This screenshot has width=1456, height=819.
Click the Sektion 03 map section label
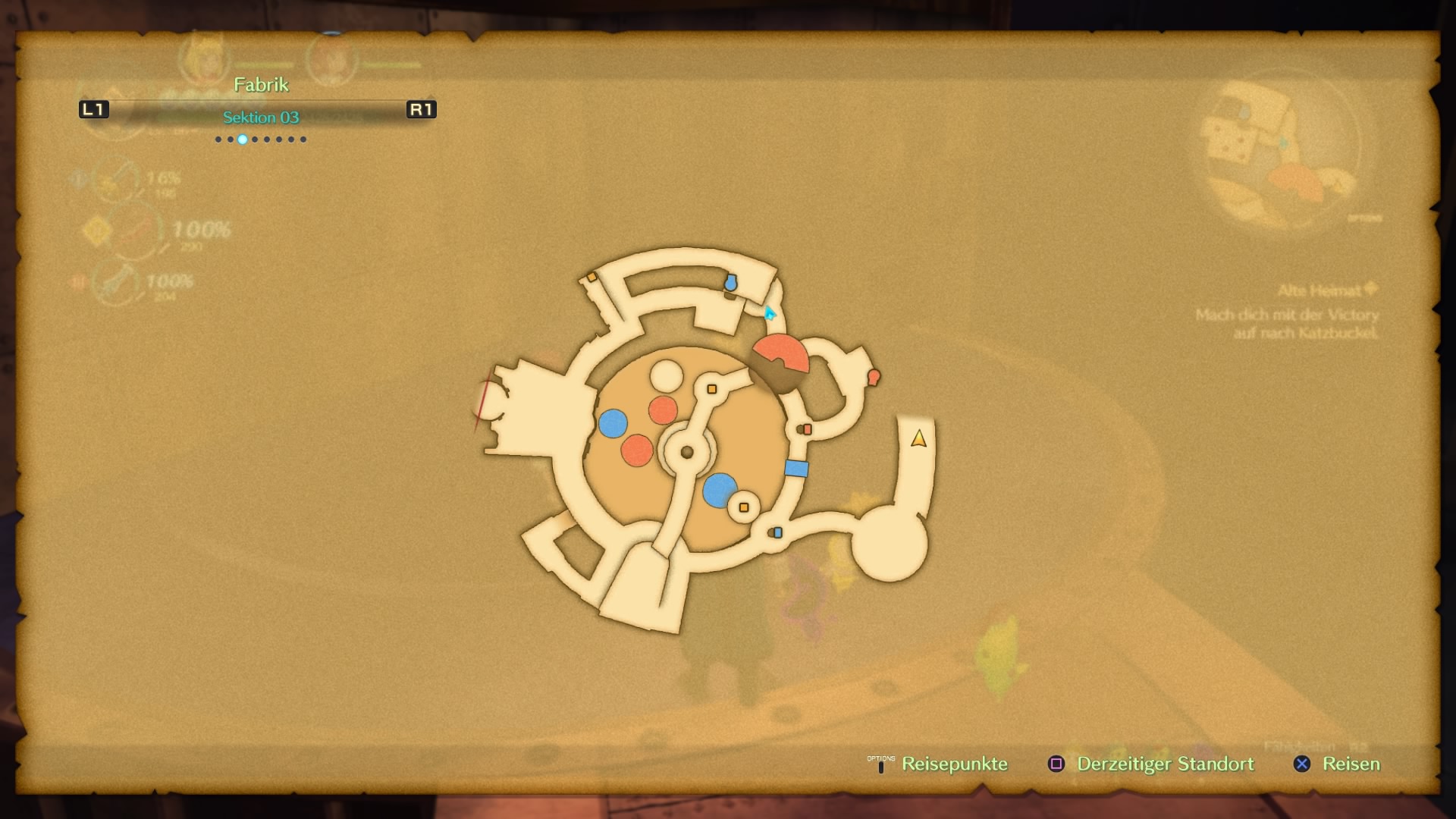coord(261,118)
